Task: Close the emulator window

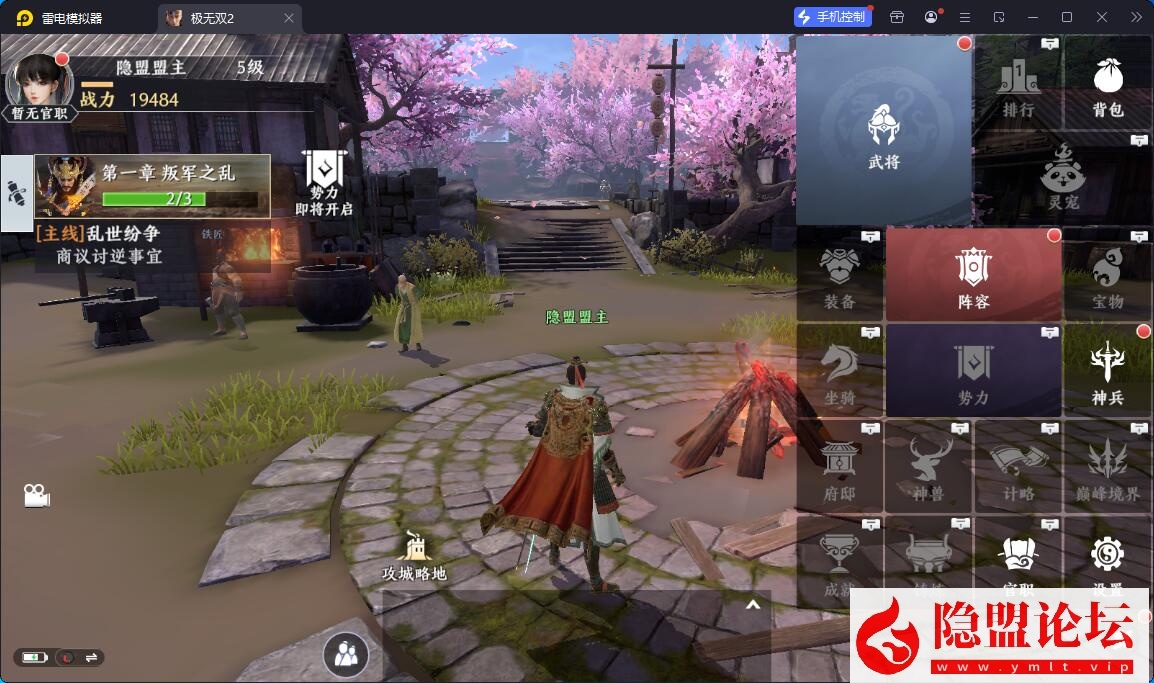Action: tap(1101, 17)
